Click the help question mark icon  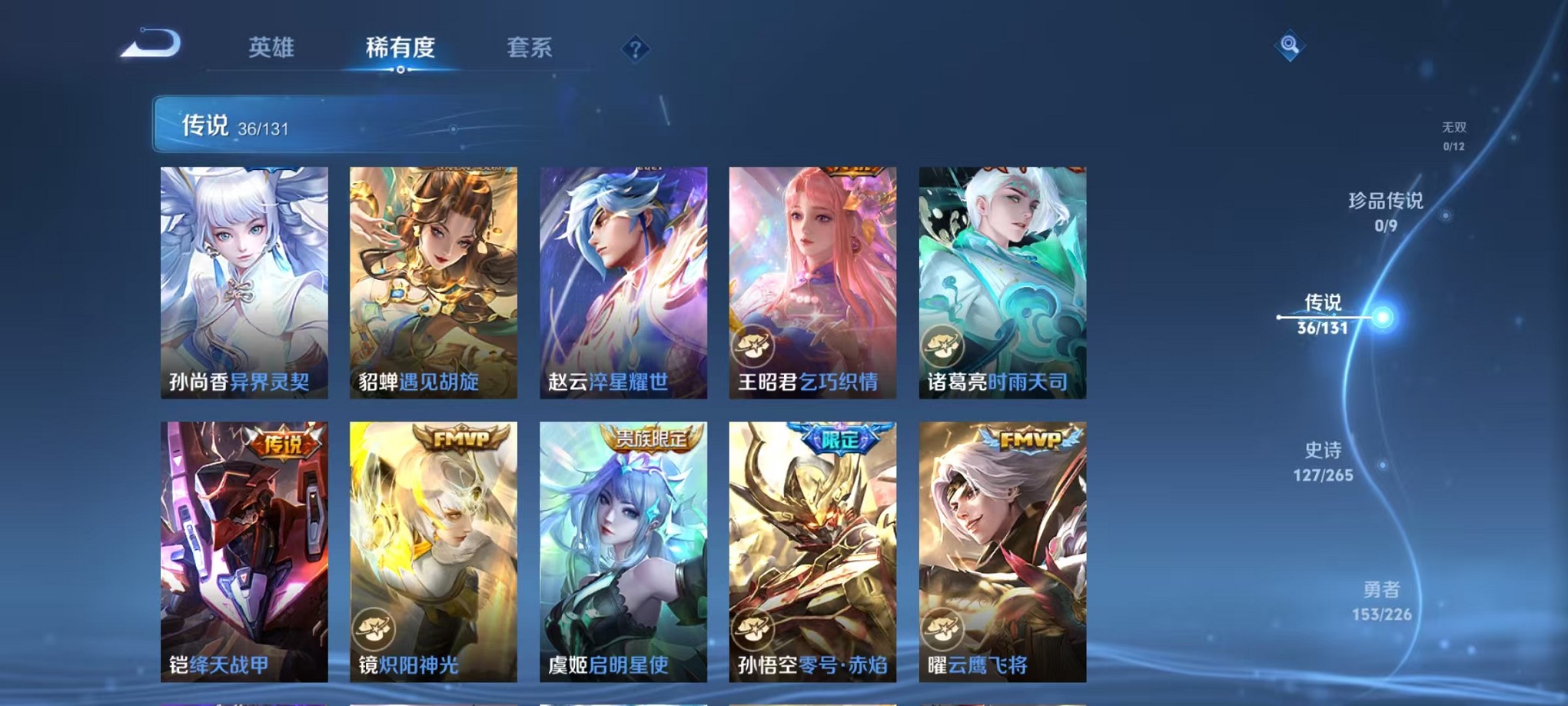tap(634, 49)
